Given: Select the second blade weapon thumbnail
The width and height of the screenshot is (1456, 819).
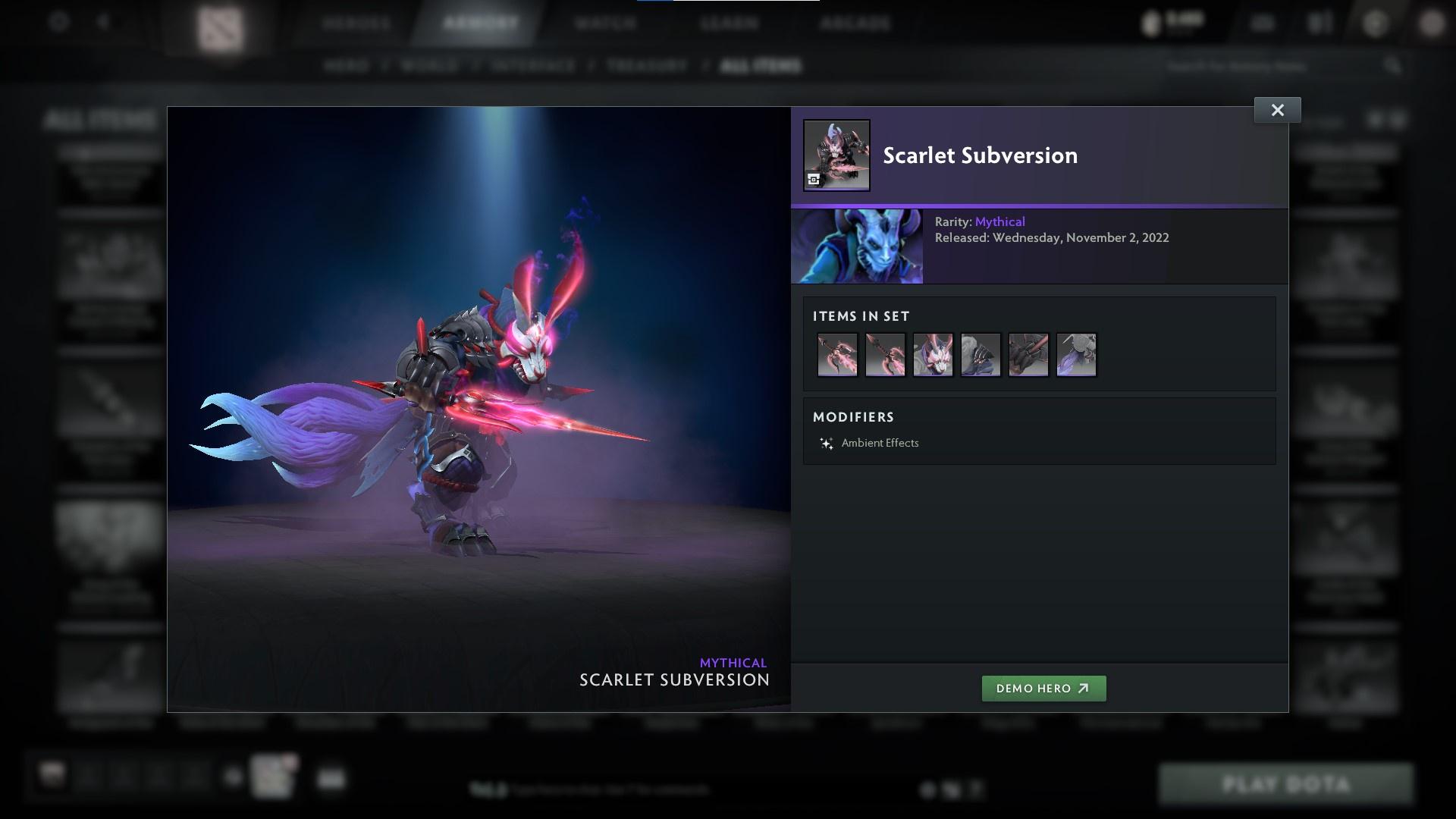Looking at the screenshot, I should [x=885, y=354].
